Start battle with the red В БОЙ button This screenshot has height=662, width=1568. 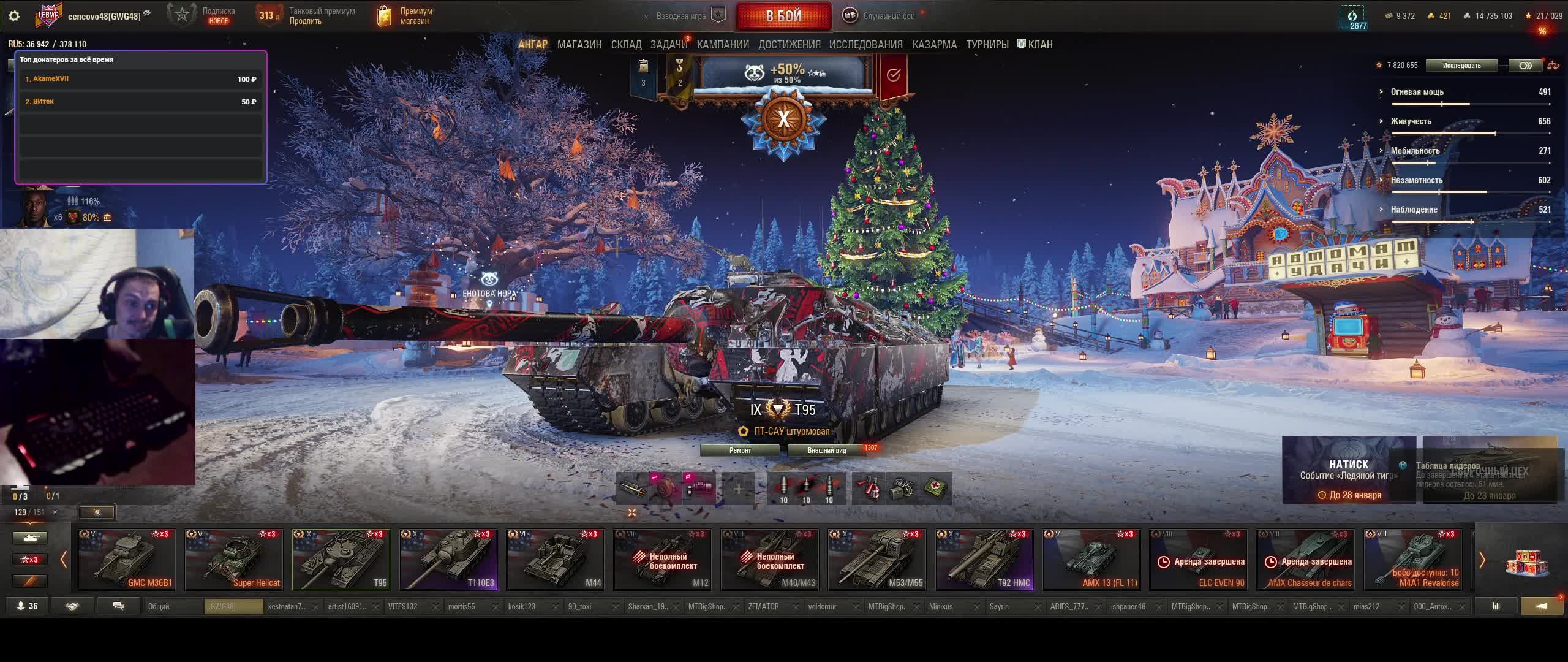coord(783,17)
